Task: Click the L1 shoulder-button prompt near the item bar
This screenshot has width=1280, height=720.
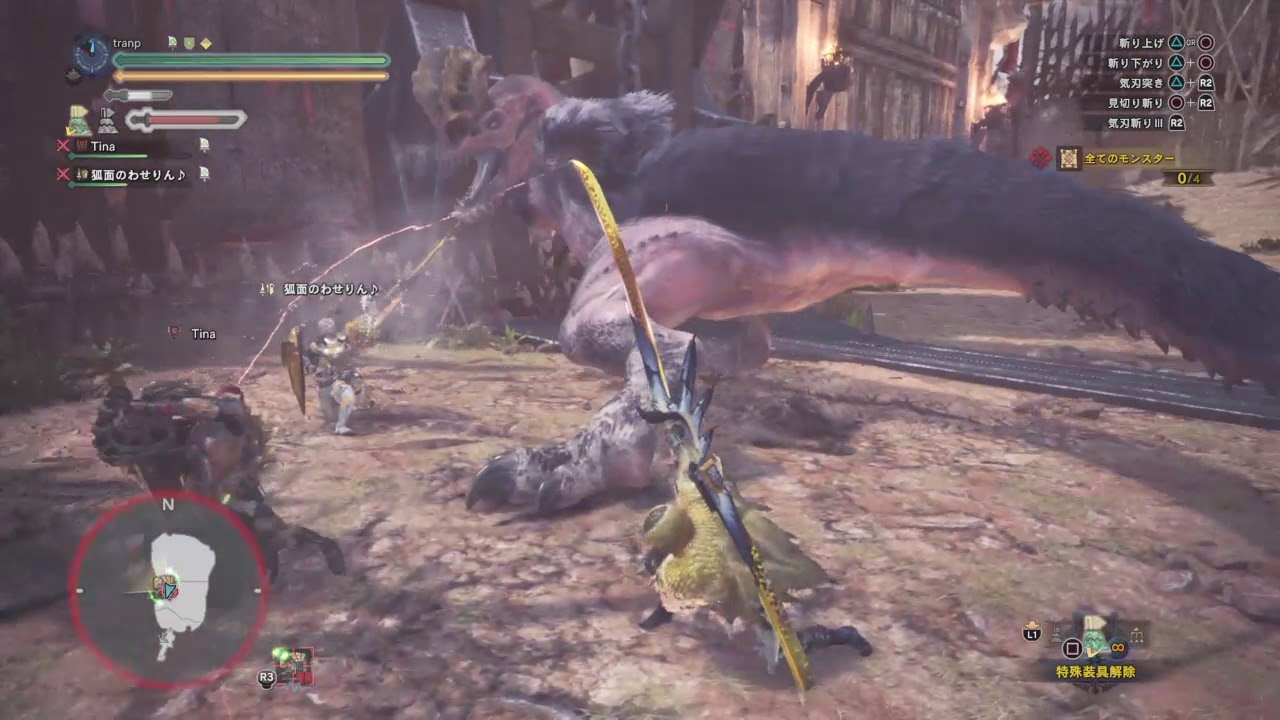Action: click(x=1032, y=635)
